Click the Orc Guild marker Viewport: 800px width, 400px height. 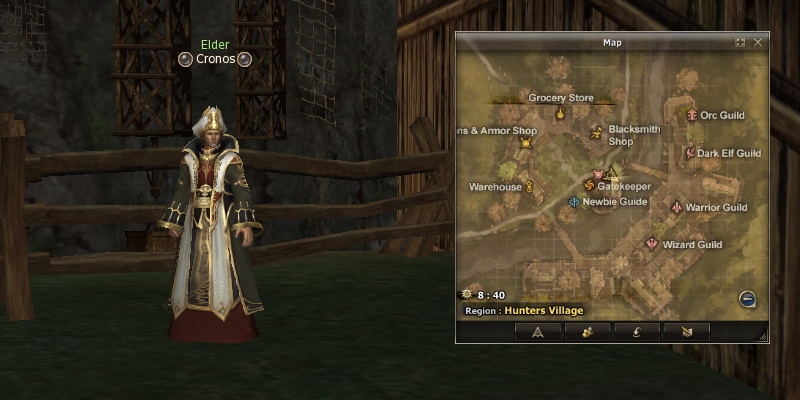[x=692, y=116]
